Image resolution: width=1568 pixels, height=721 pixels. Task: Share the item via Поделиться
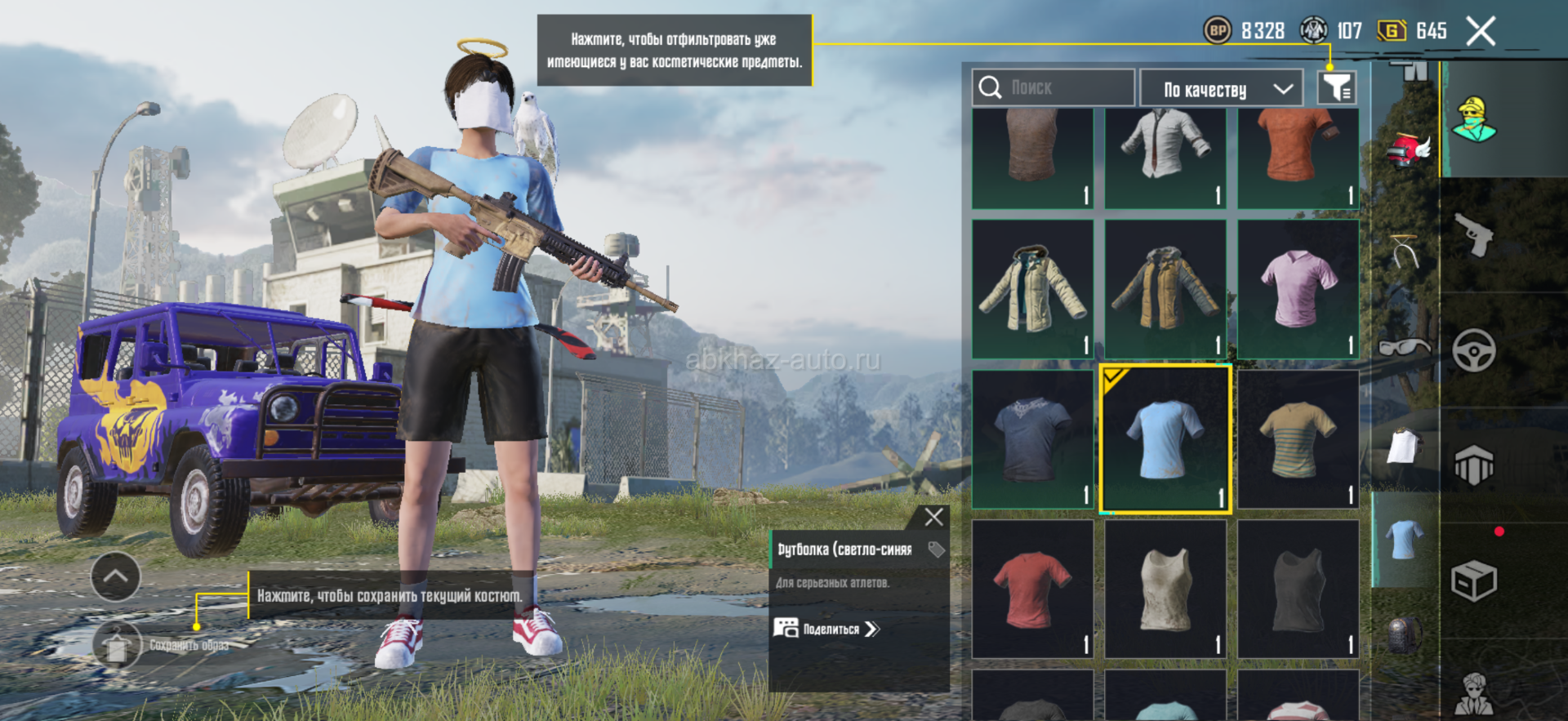coord(826,629)
